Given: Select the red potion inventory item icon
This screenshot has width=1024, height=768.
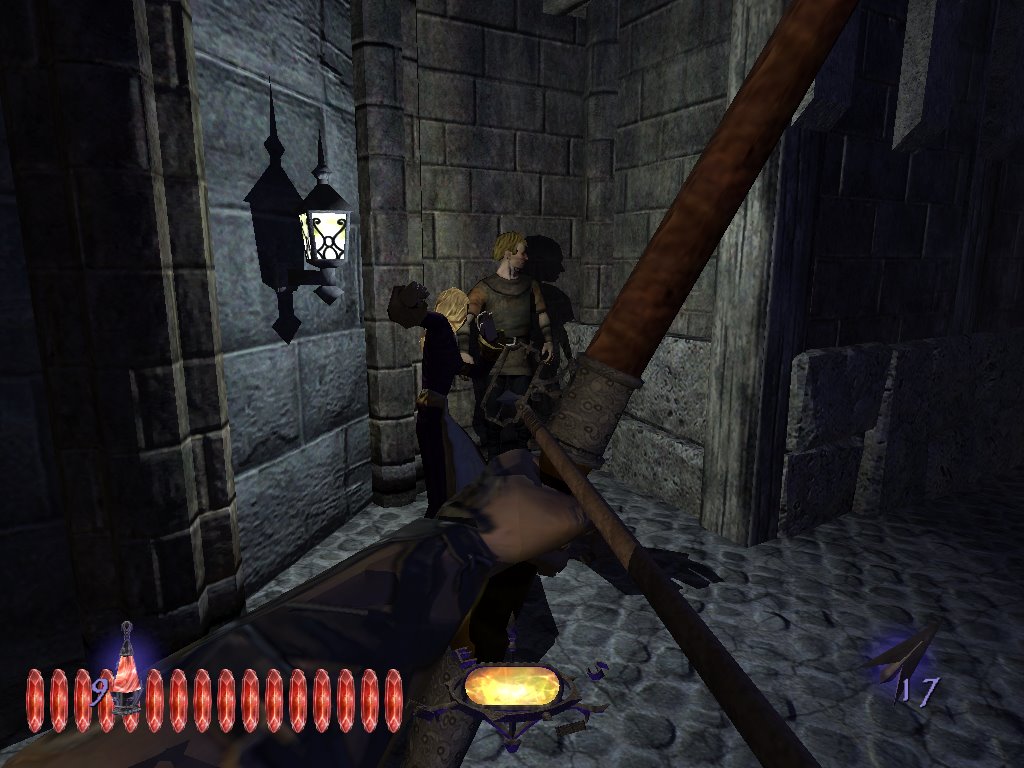Looking at the screenshot, I should point(126,672).
